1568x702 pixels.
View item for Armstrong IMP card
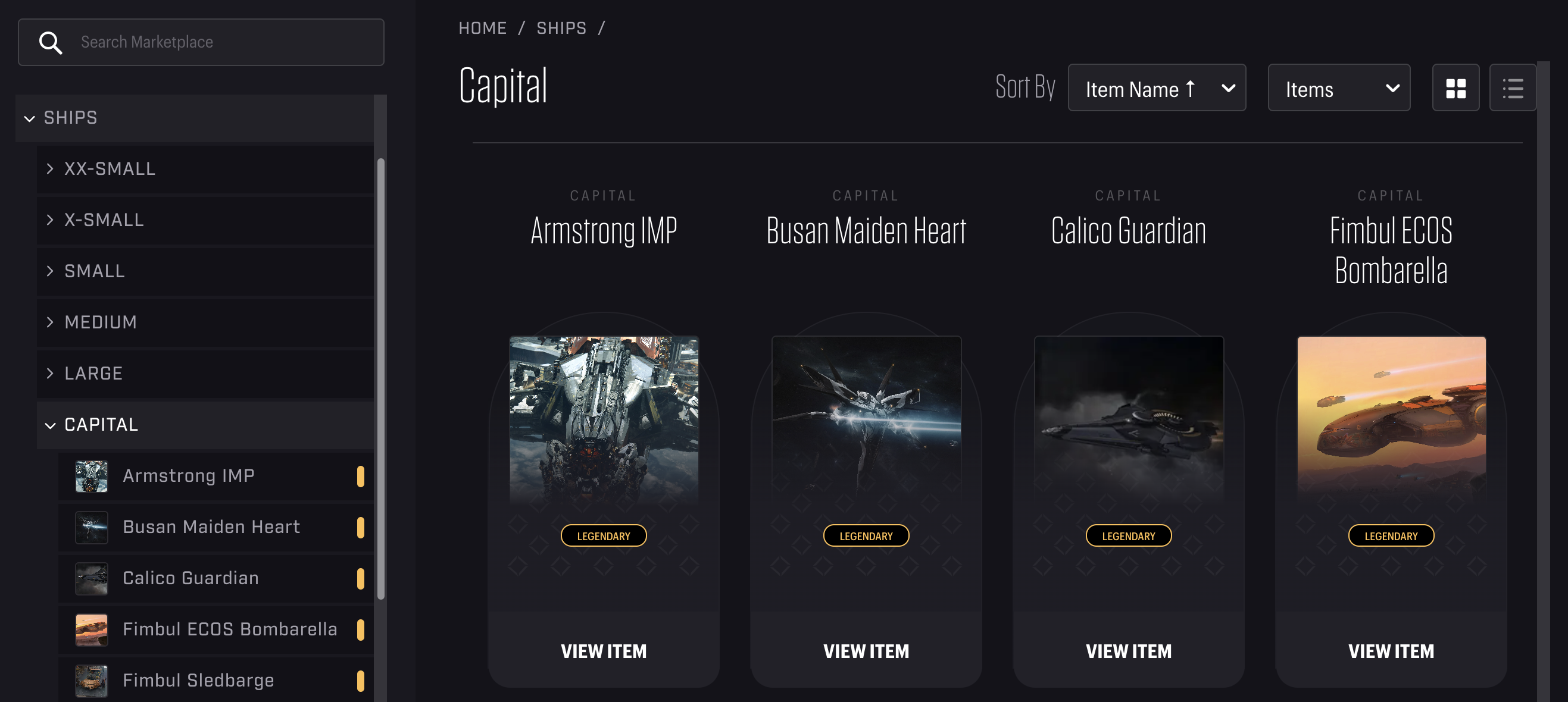(603, 650)
